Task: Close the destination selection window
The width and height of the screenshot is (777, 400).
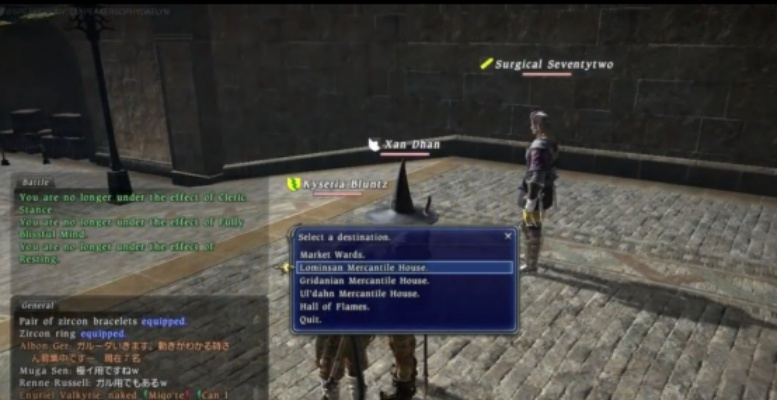Action: (508, 236)
